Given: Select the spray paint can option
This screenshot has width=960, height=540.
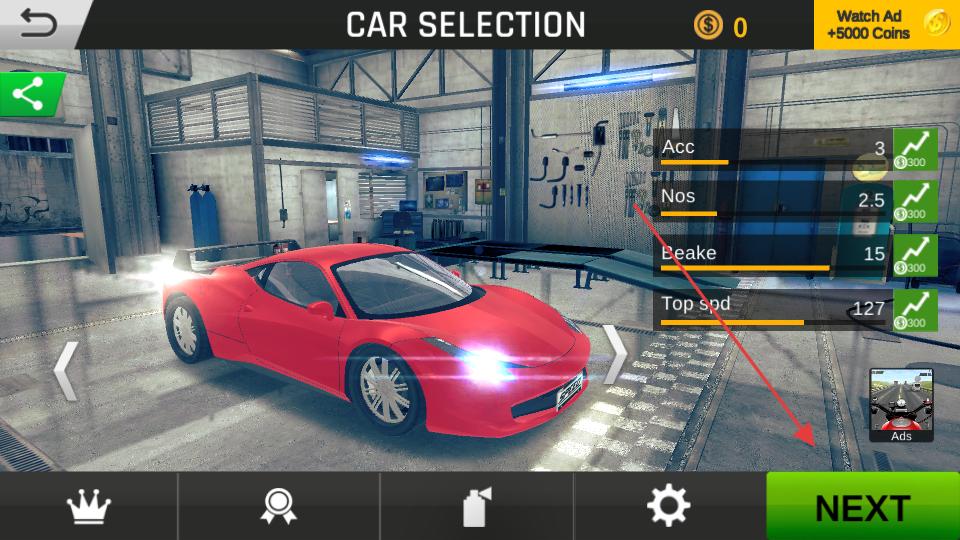Looking at the screenshot, I should [476, 507].
